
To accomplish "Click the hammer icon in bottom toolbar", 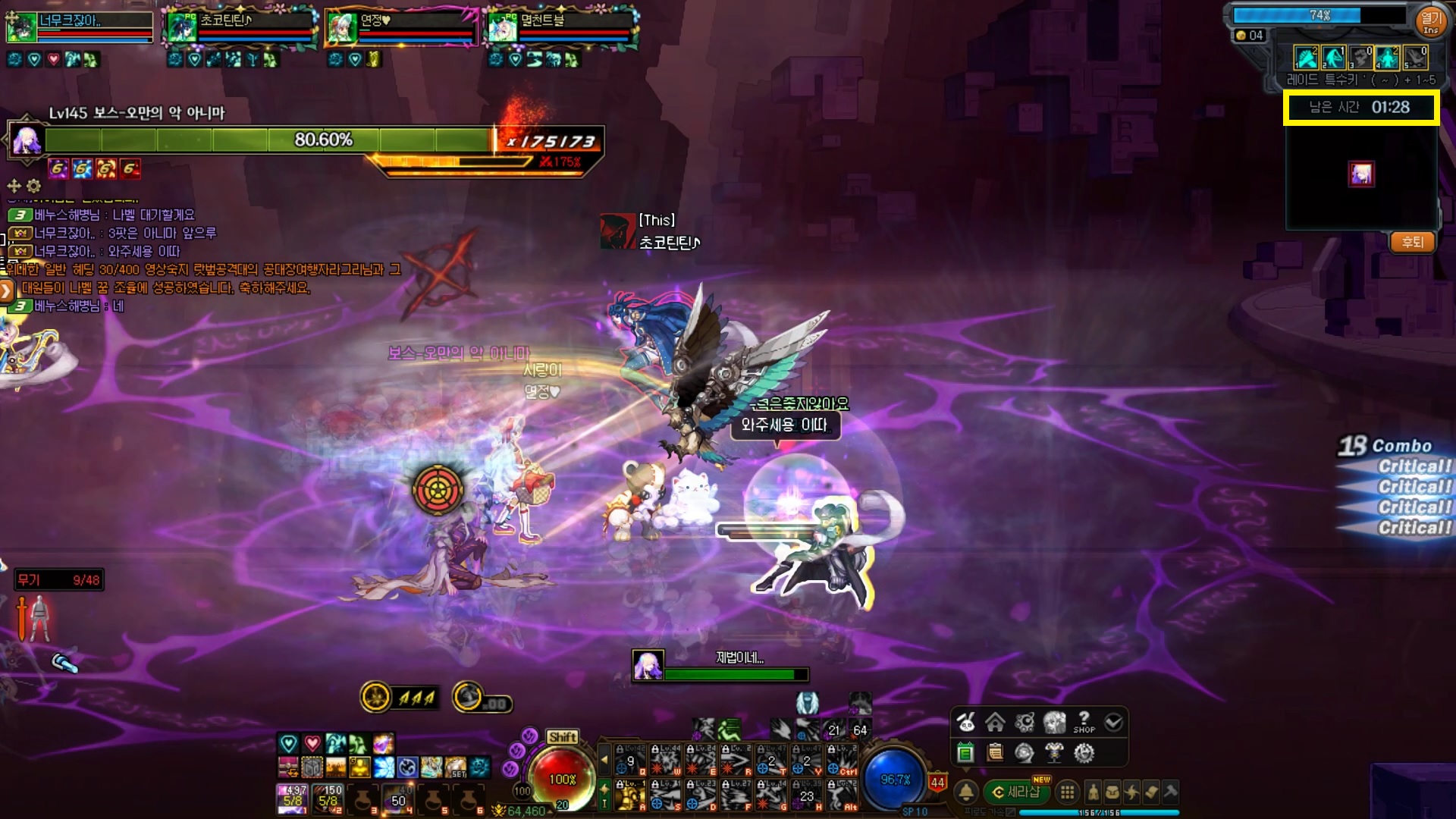I will [x=1170, y=792].
